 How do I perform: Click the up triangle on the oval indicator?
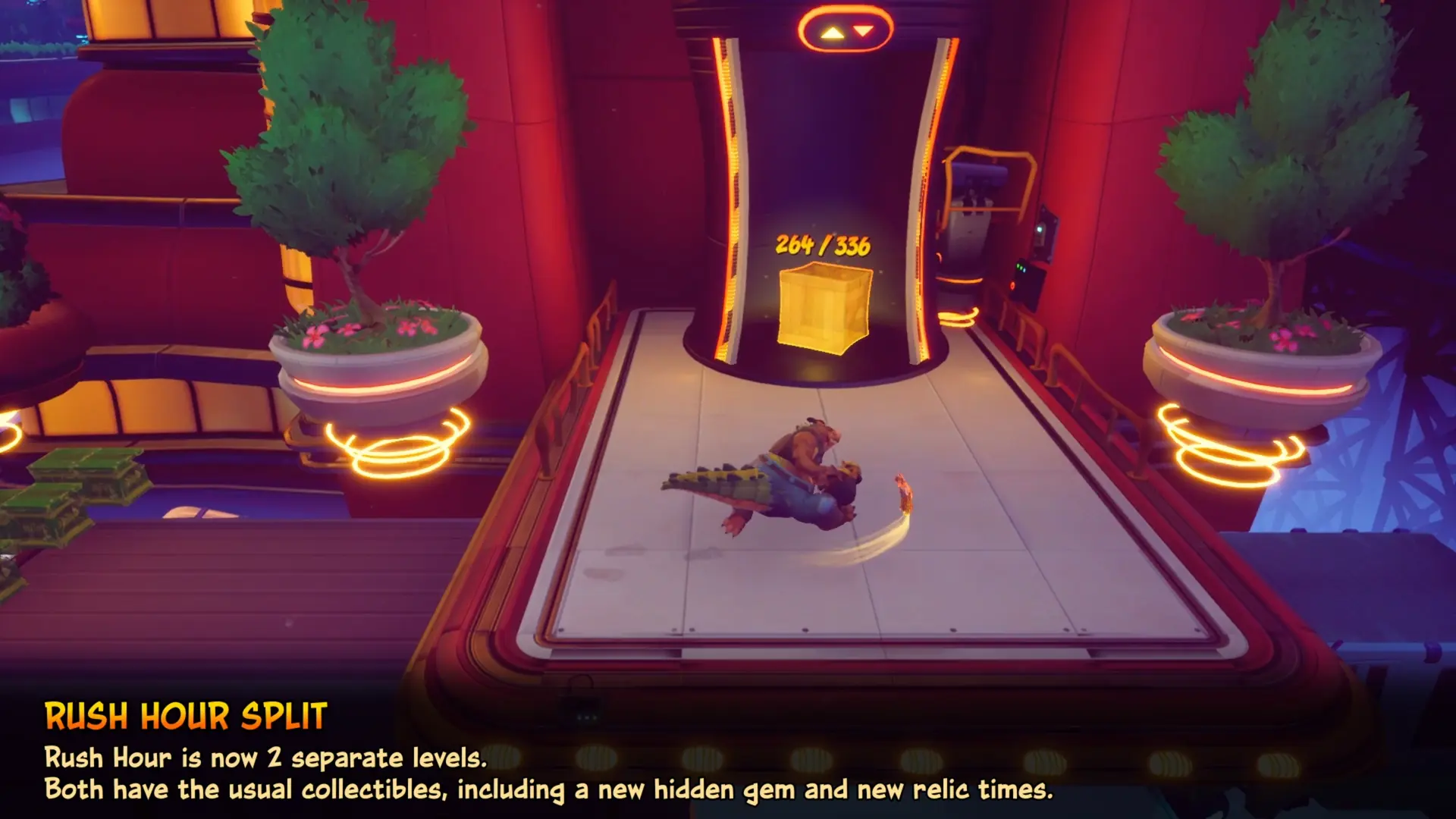832,33
